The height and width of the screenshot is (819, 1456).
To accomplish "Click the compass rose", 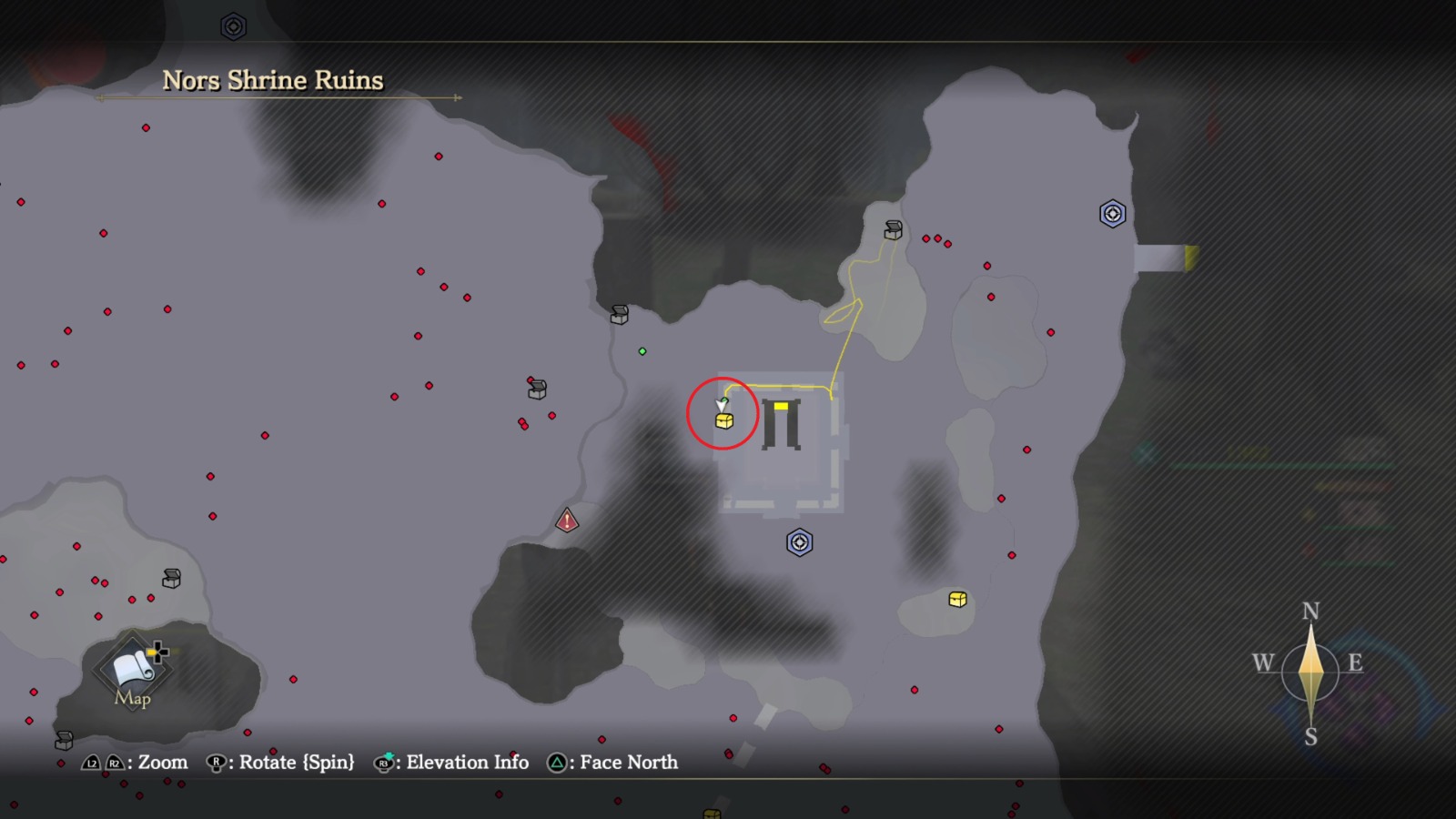I will [x=1309, y=672].
